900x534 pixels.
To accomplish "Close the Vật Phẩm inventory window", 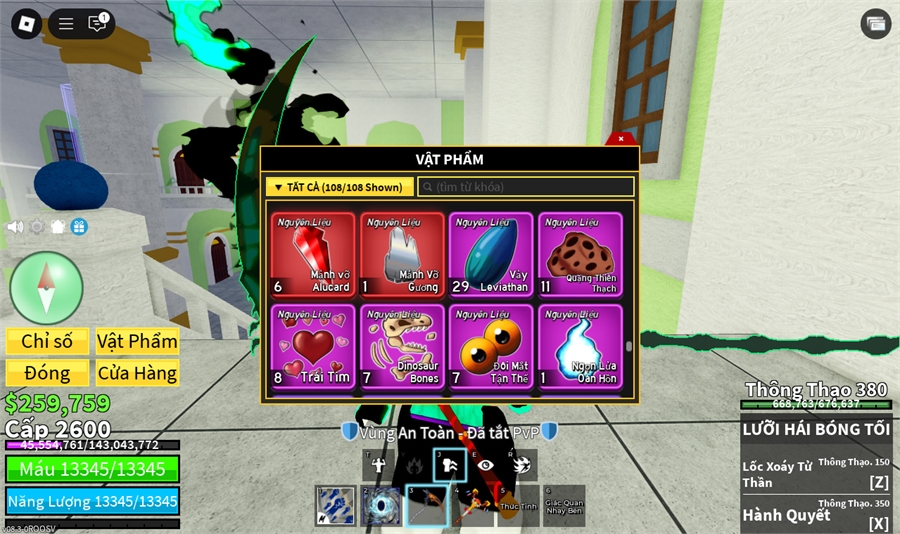I will pos(621,139).
